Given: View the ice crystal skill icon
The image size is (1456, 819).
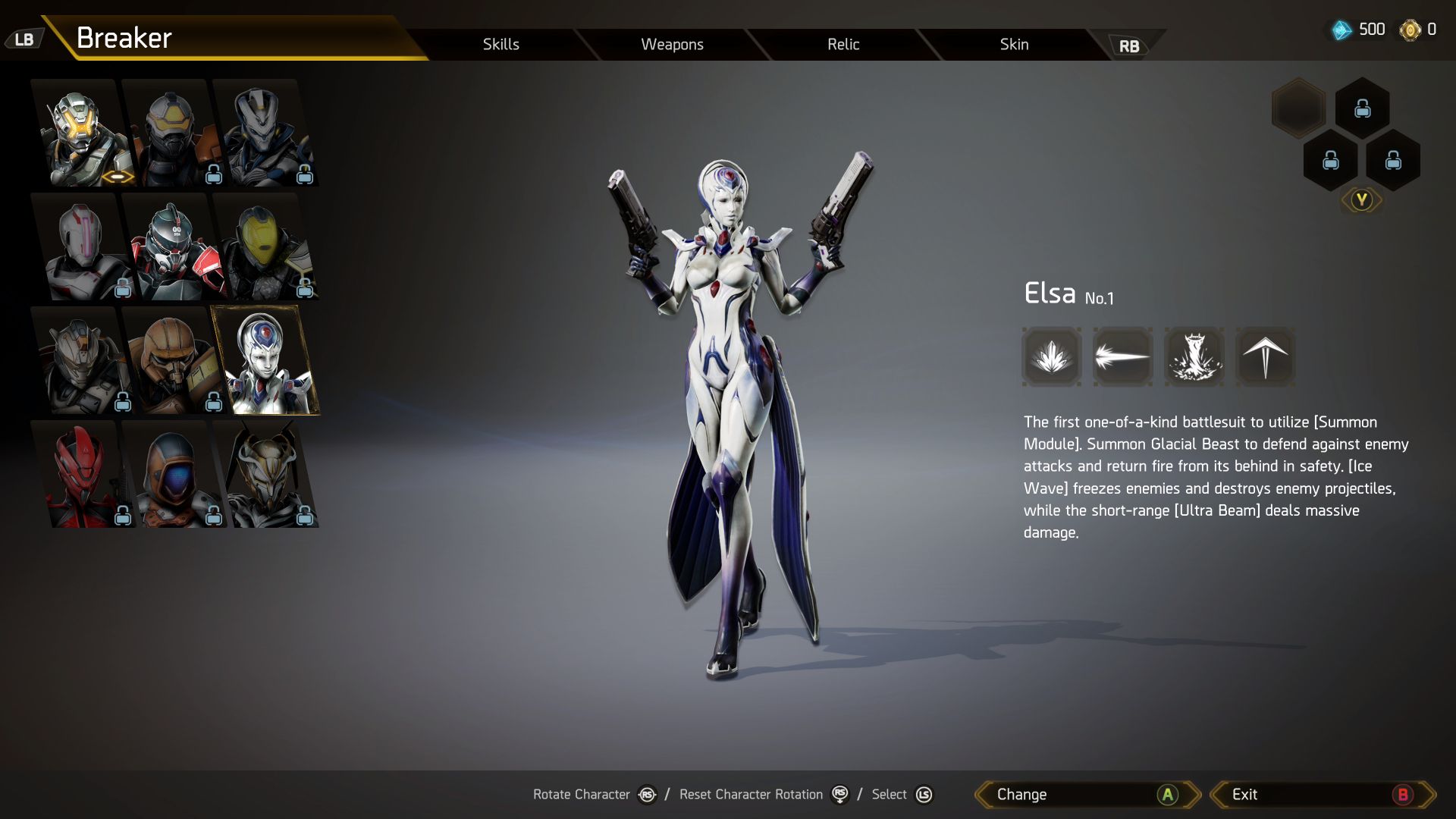Looking at the screenshot, I should point(1052,357).
